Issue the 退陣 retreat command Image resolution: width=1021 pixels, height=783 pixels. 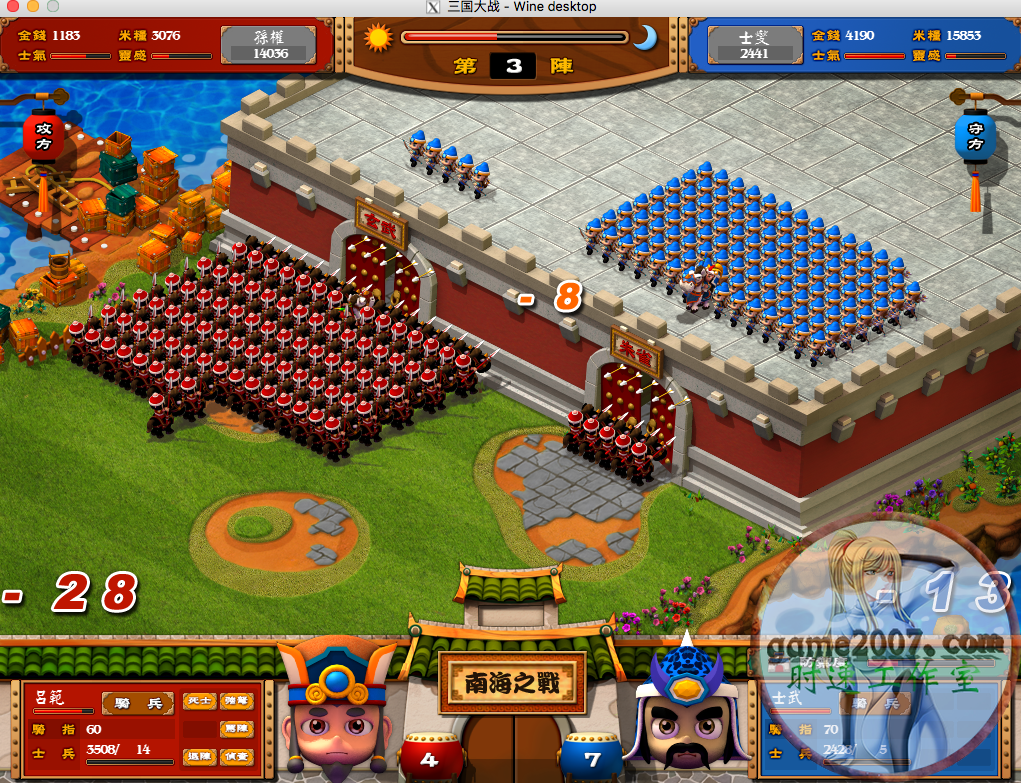click(198, 756)
